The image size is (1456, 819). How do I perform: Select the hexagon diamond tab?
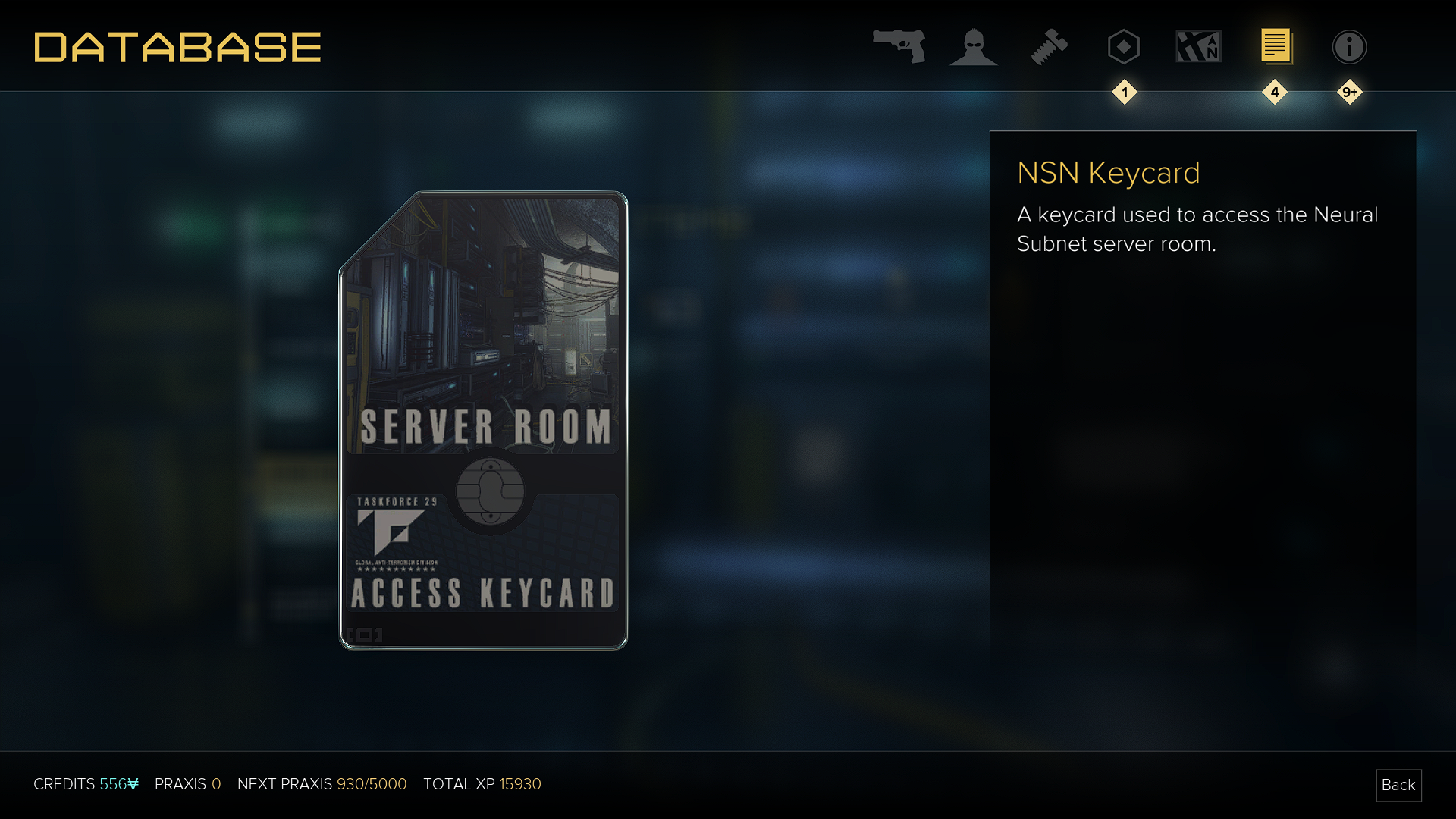pos(1123,47)
